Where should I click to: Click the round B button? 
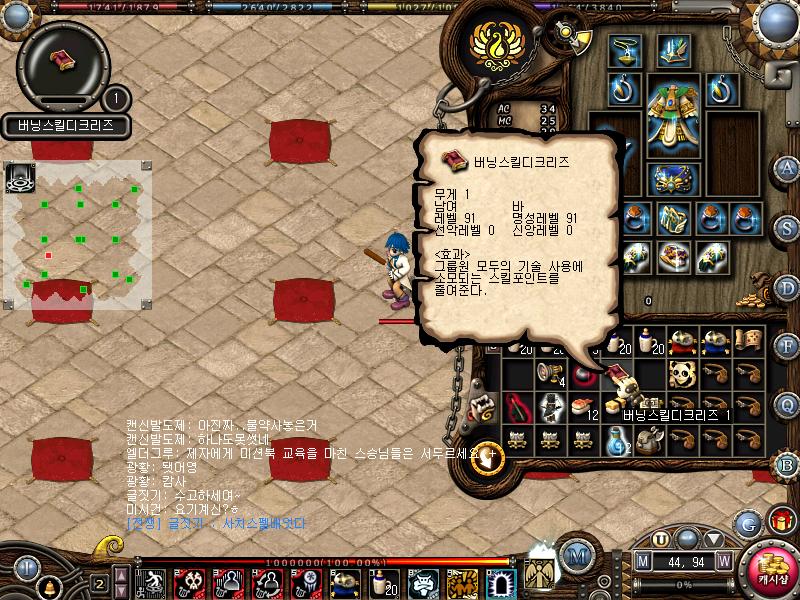point(787,464)
